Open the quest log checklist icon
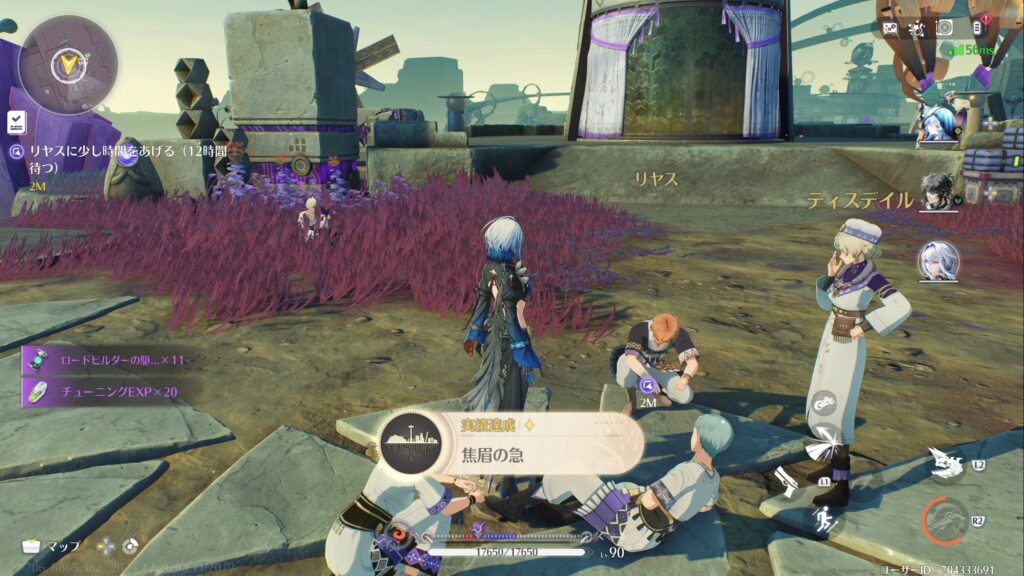This screenshot has width=1024, height=576. (x=16, y=122)
